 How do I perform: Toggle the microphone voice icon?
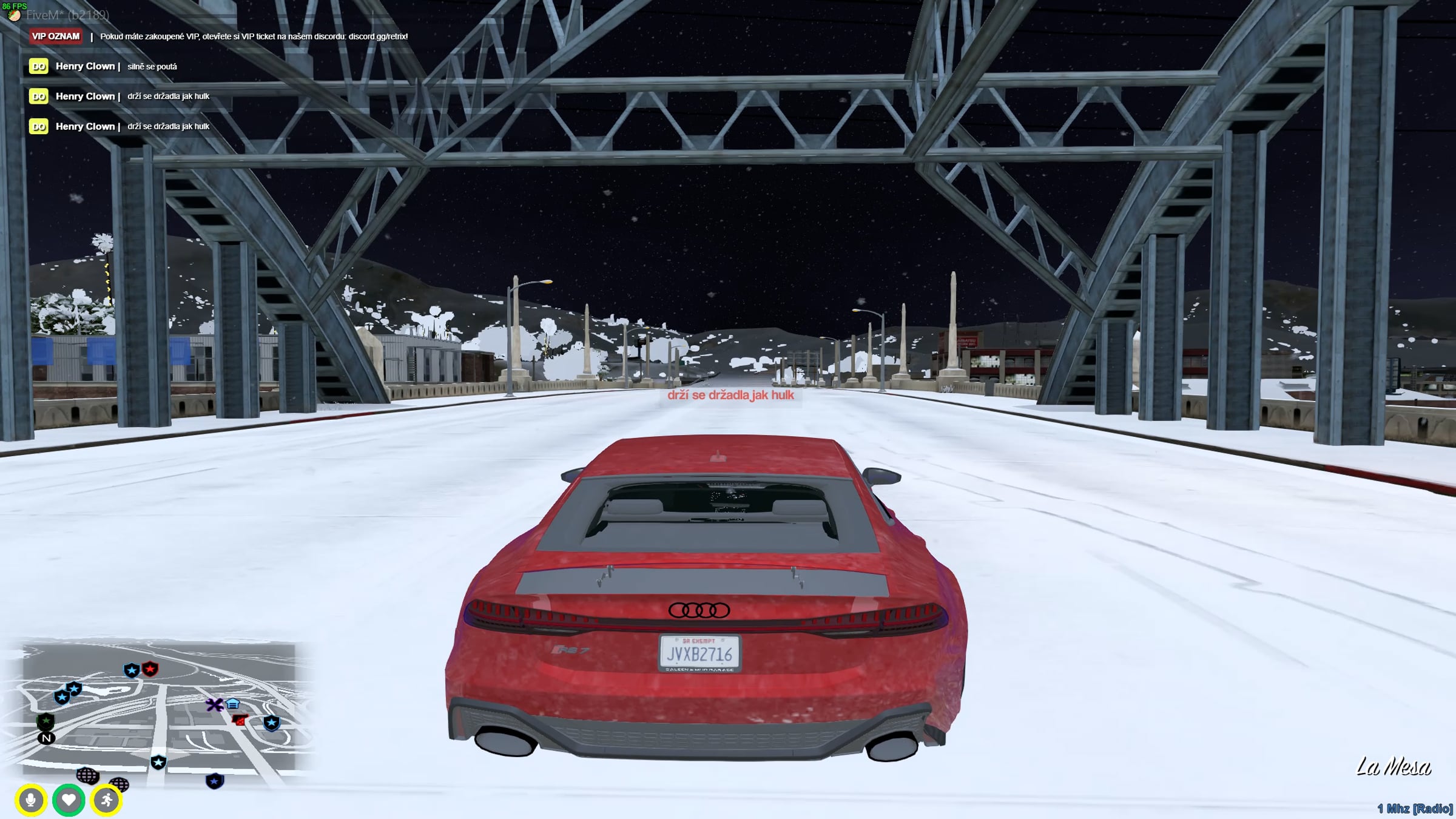[x=31, y=800]
